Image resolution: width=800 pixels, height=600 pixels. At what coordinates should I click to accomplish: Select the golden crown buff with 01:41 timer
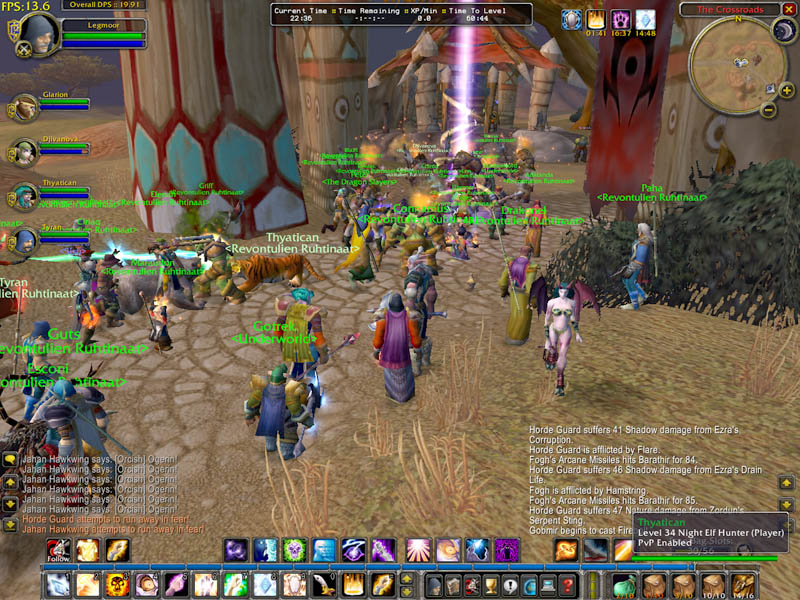point(596,19)
